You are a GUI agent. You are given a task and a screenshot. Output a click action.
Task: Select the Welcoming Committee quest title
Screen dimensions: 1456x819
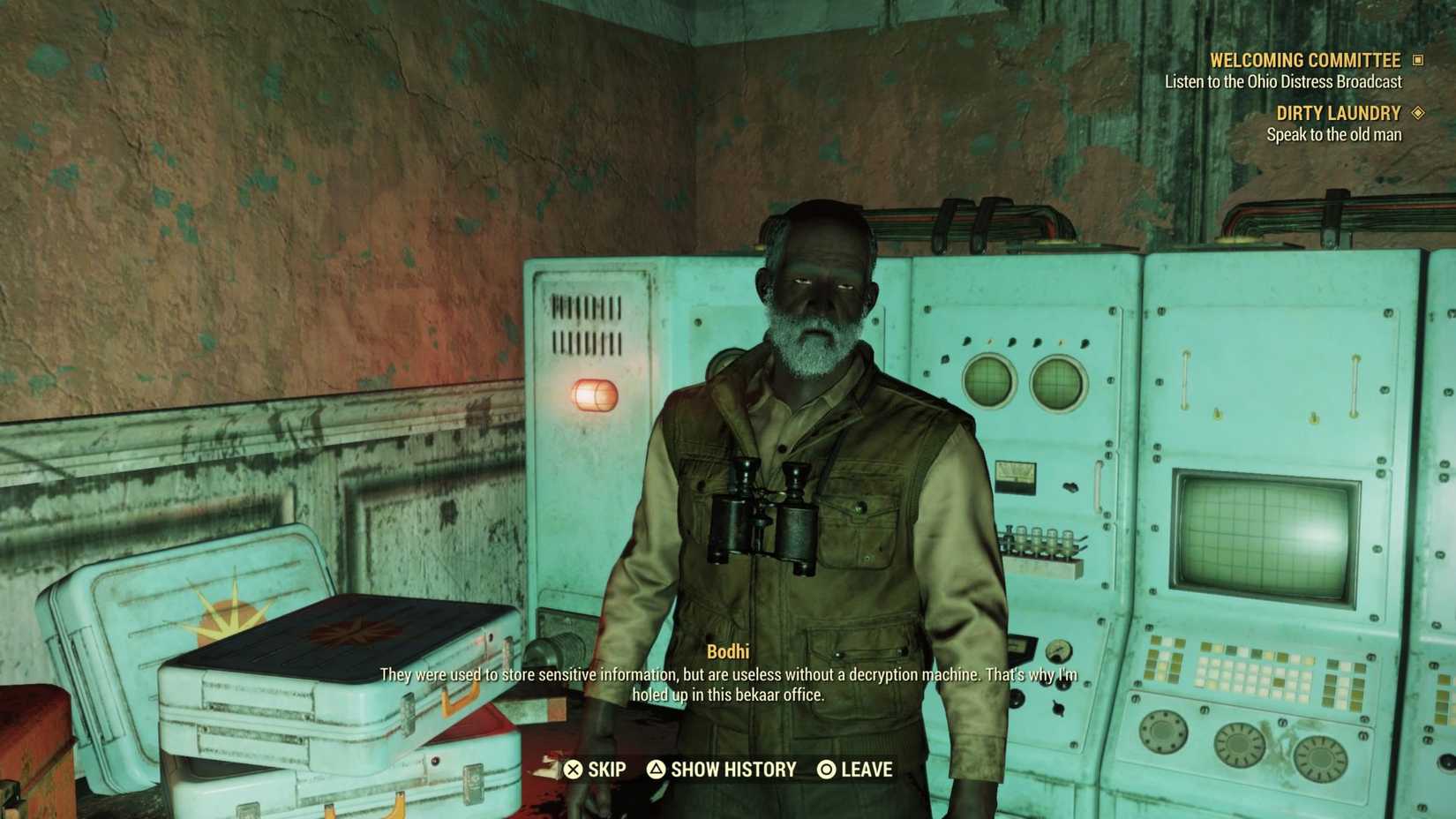pyautogui.click(x=1307, y=60)
